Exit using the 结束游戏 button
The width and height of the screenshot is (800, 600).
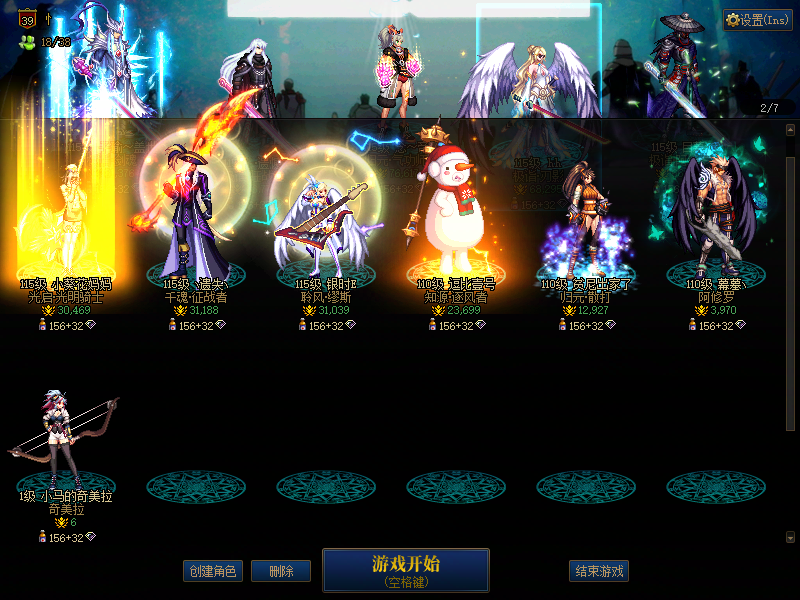[599, 572]
